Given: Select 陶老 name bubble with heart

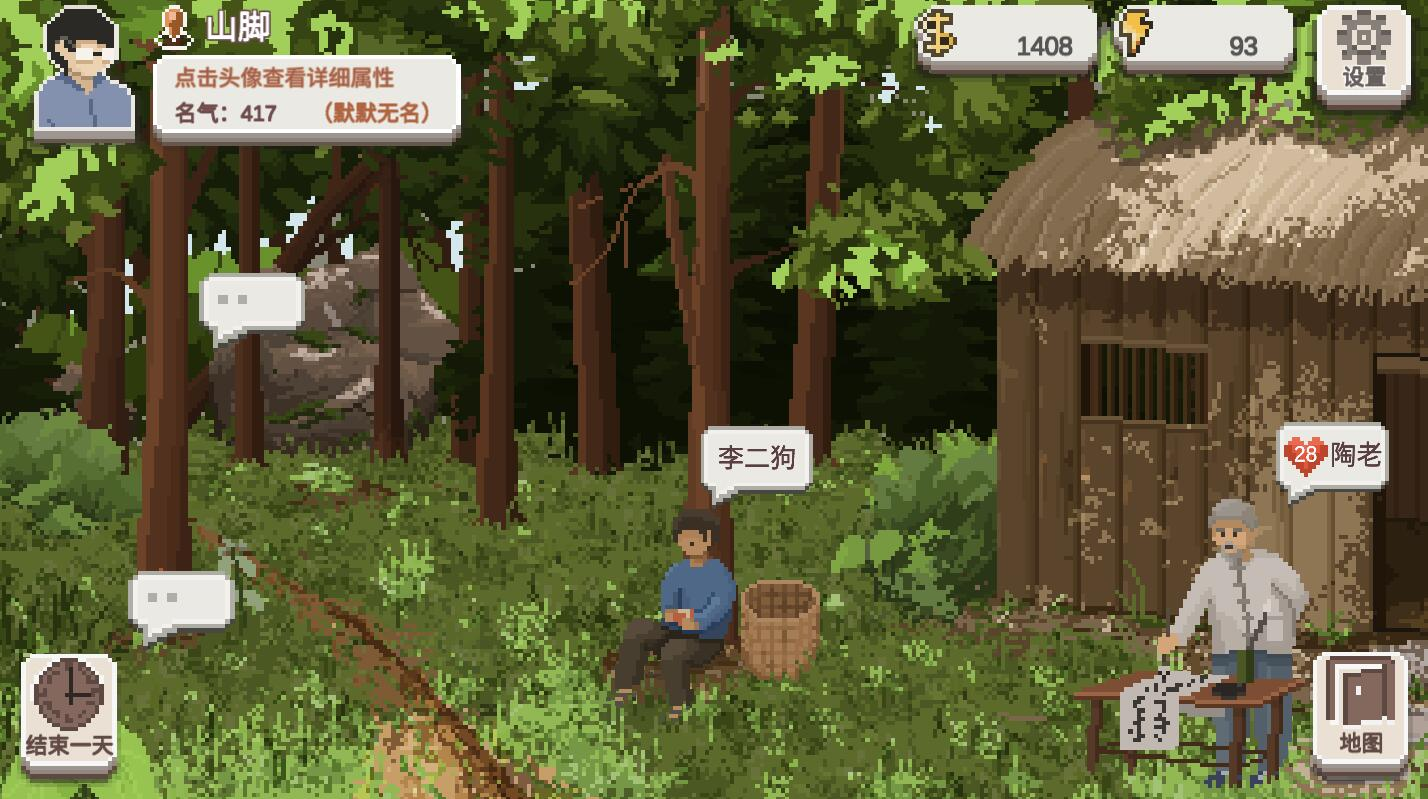Looking at the screenshot, I should (x=1333, y=457).
